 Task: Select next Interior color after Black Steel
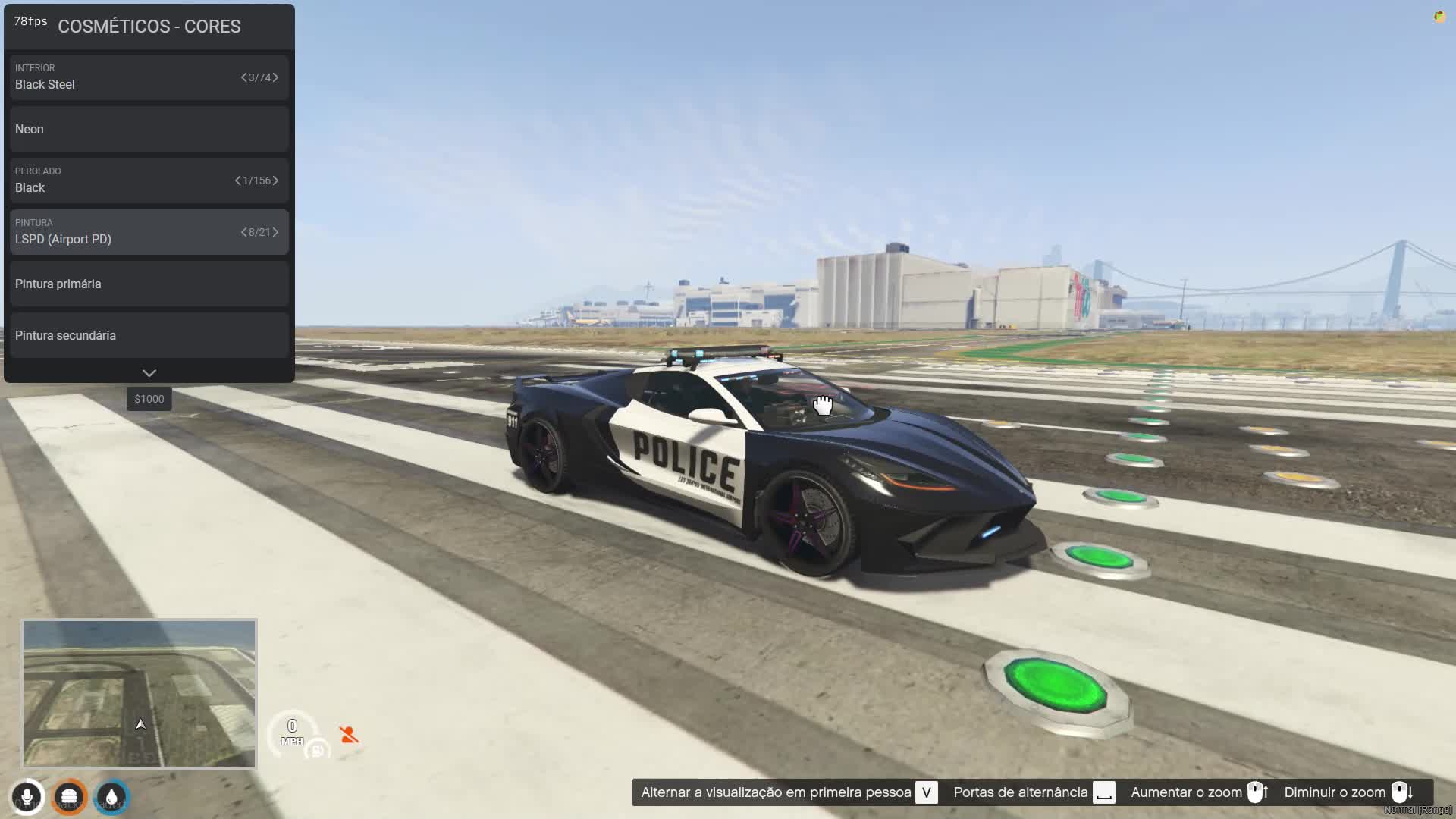click(275, 77)
